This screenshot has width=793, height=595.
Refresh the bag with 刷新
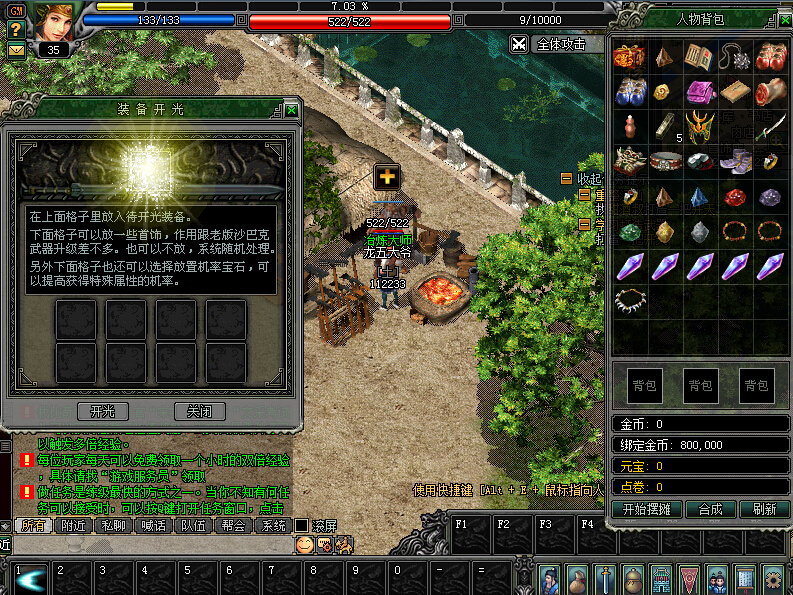765,508
